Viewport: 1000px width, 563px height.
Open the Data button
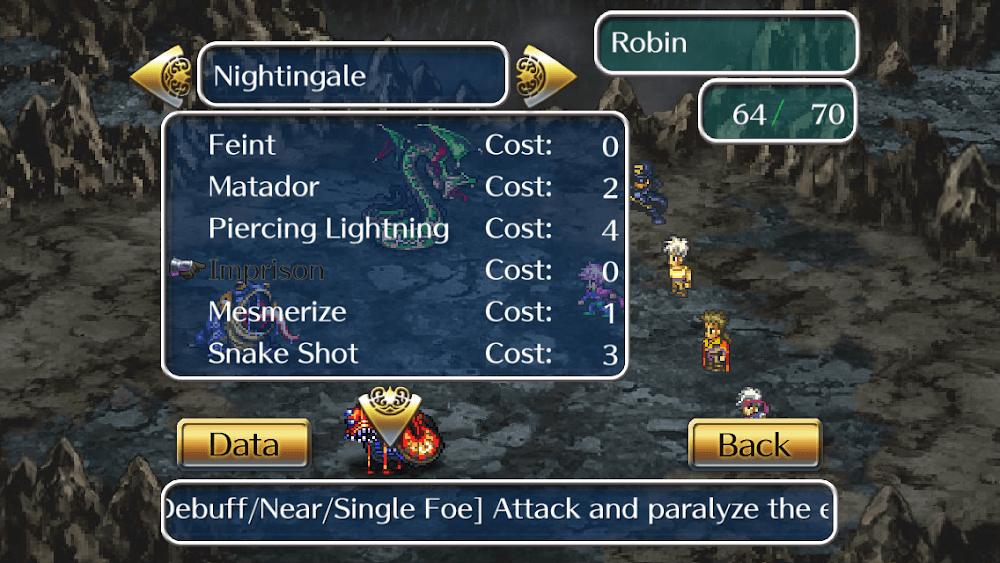244,444
